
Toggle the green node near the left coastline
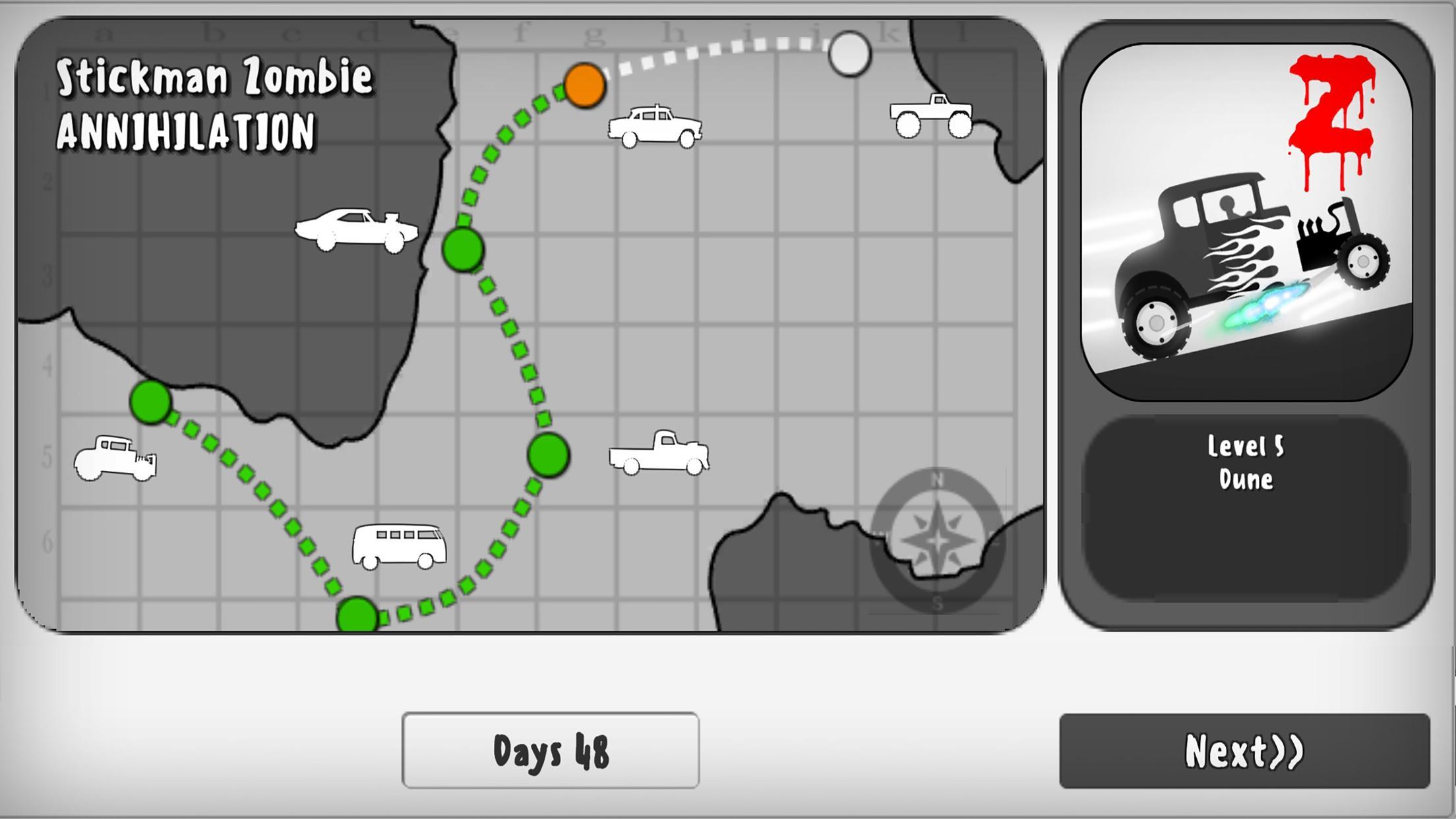click(x=150, y=402)
